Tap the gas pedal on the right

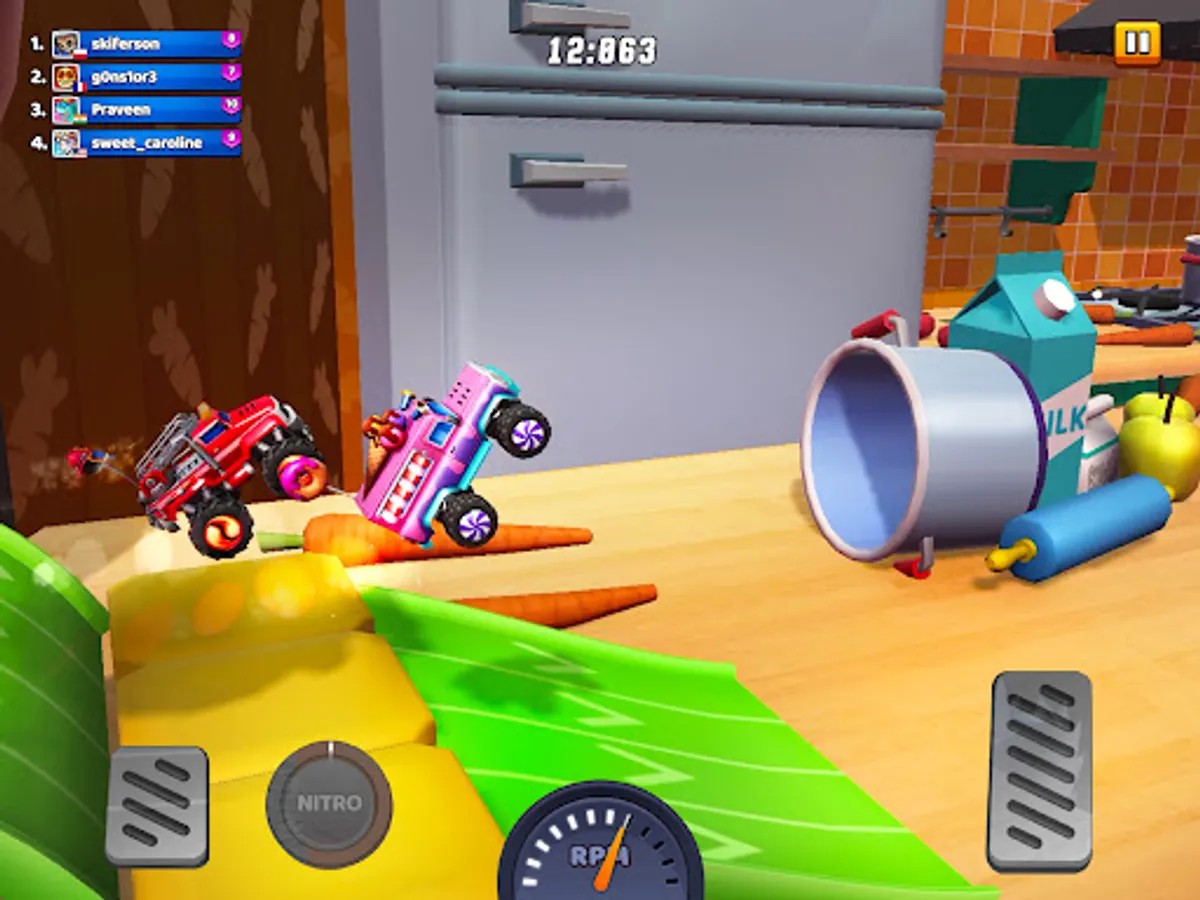1039,770
